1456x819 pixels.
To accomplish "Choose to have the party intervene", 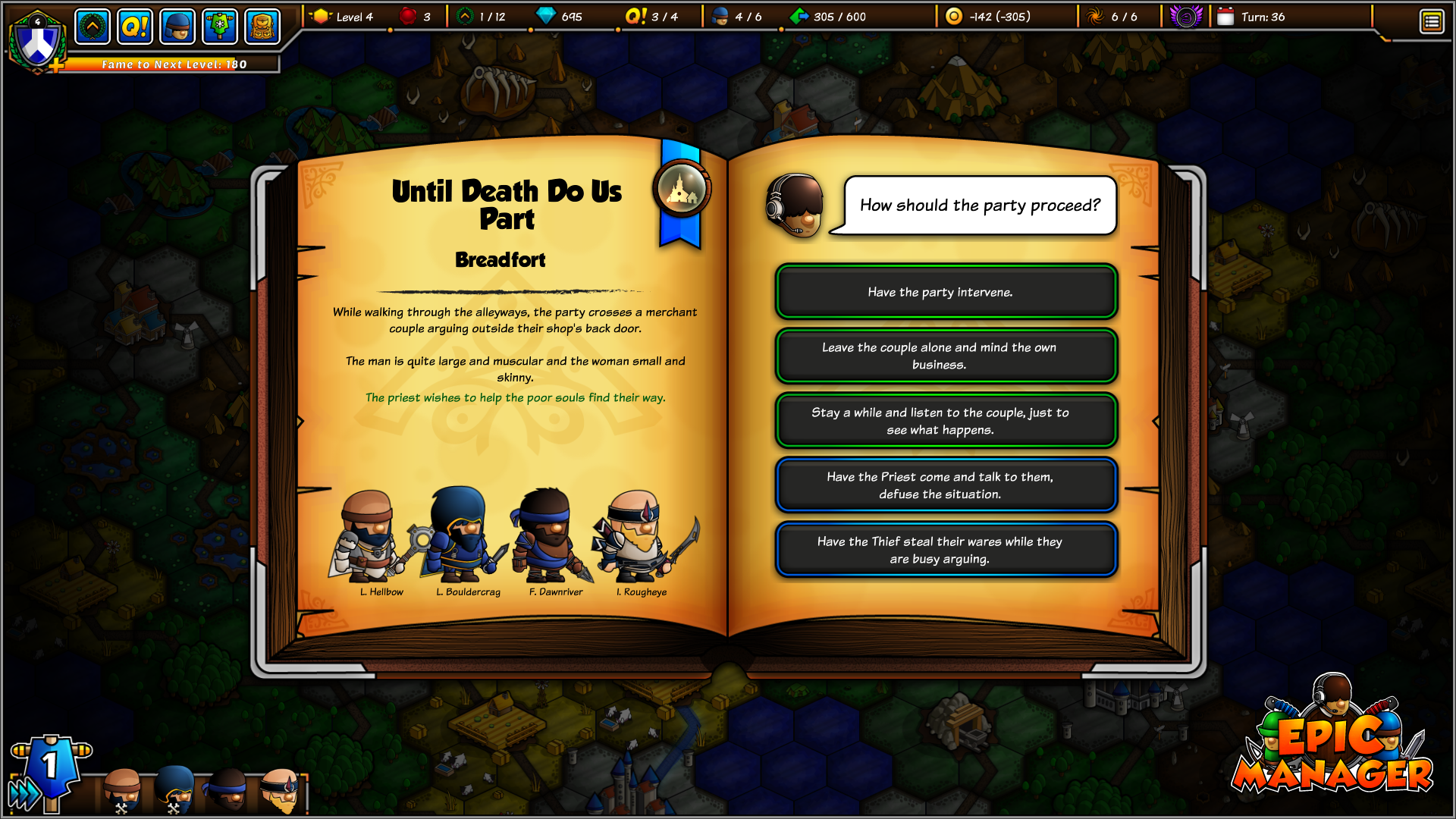I will pyautogui.click(x=945, y=291).
